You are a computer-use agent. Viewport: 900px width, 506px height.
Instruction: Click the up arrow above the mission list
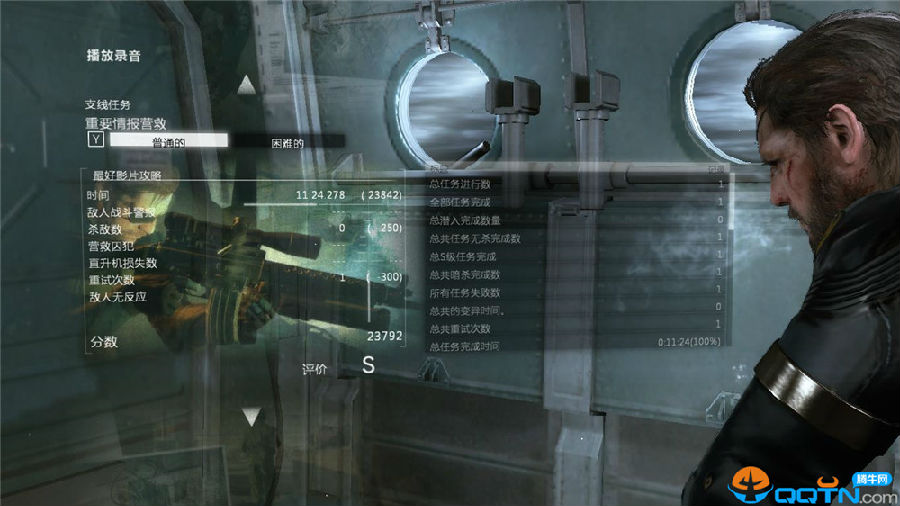[247, 86]
